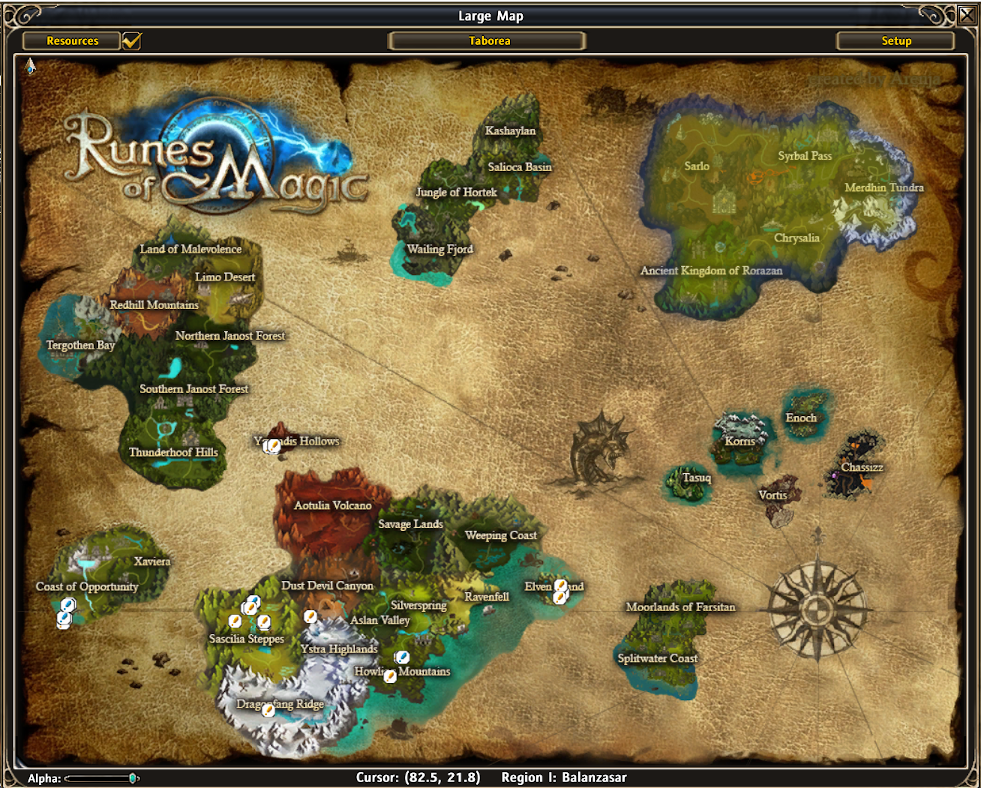Select the Dragonfang Ridge zone

280,705
